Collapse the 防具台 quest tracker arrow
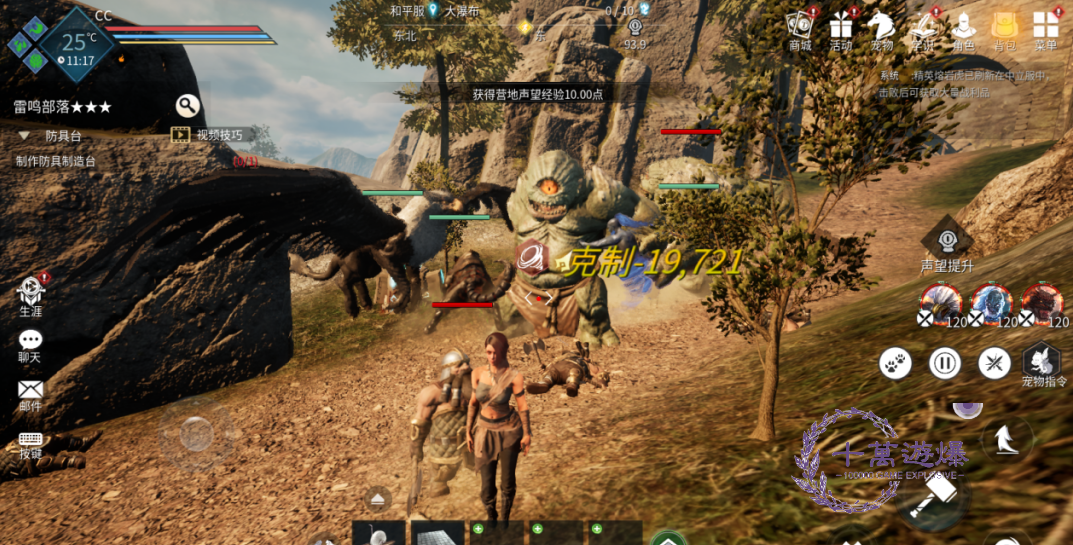Screen dimensions: 1073x545 [x=23, y=135]
